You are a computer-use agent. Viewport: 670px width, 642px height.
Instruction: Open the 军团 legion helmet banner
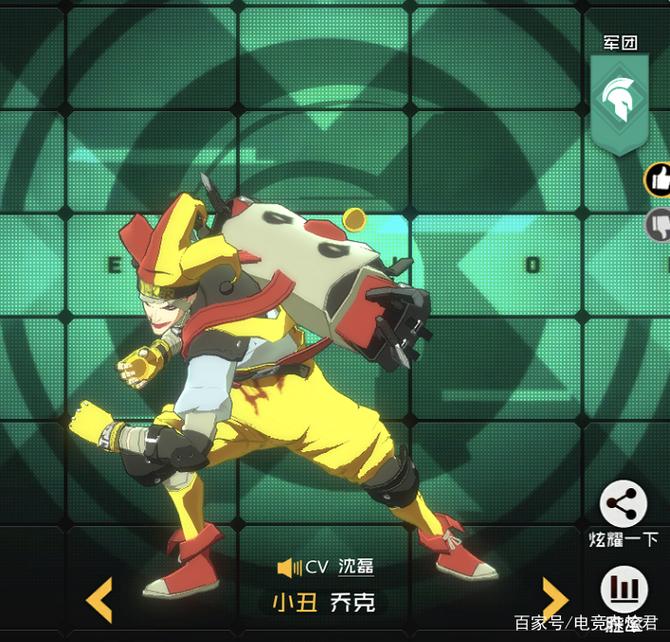click(619, 101)
